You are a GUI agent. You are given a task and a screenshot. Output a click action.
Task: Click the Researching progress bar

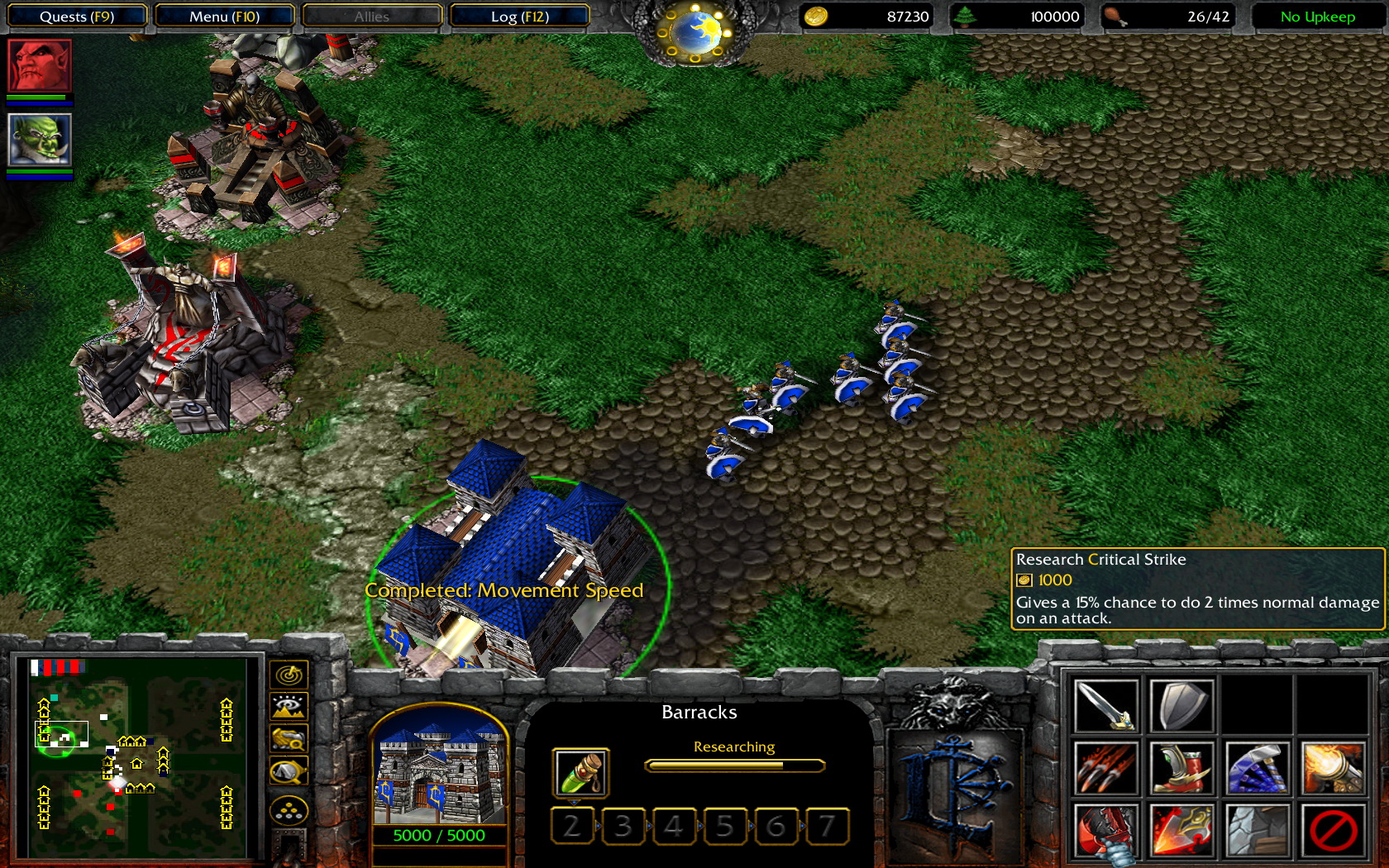click(733, 765)
